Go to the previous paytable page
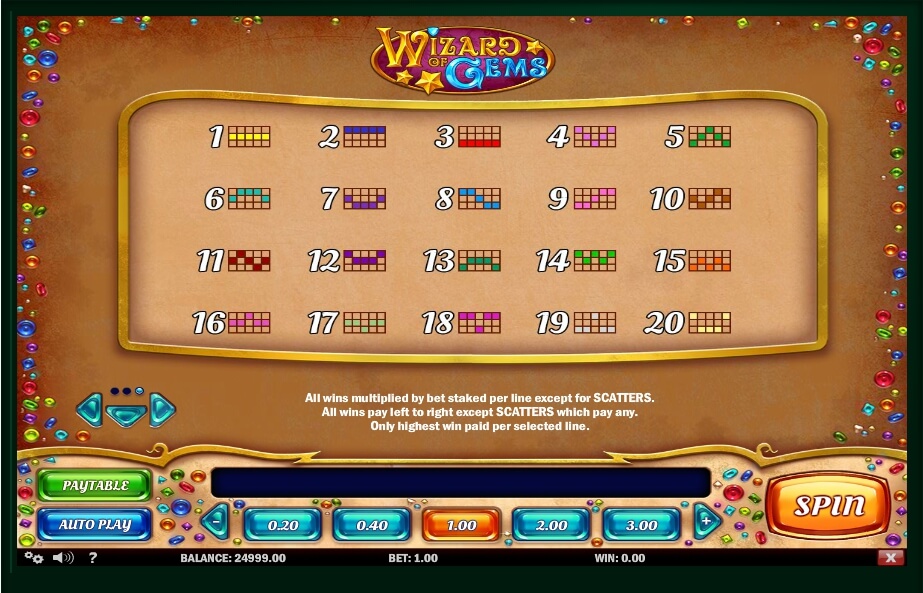The height and width of the screenshot is (593, 923). 89,408
